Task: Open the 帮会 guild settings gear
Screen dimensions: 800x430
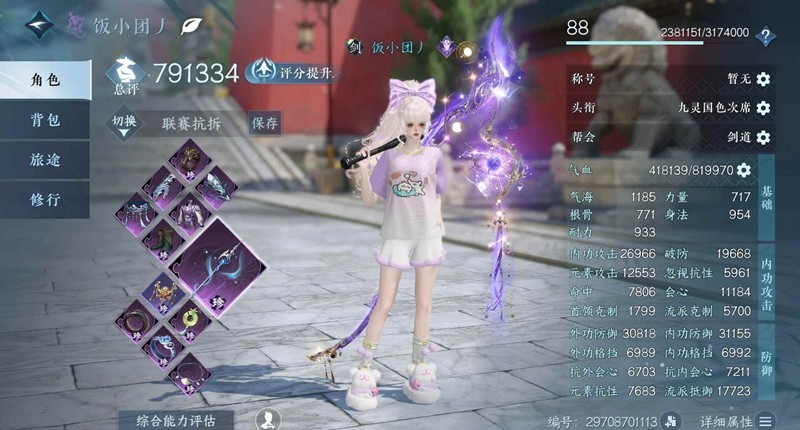Action: point(763,136)
